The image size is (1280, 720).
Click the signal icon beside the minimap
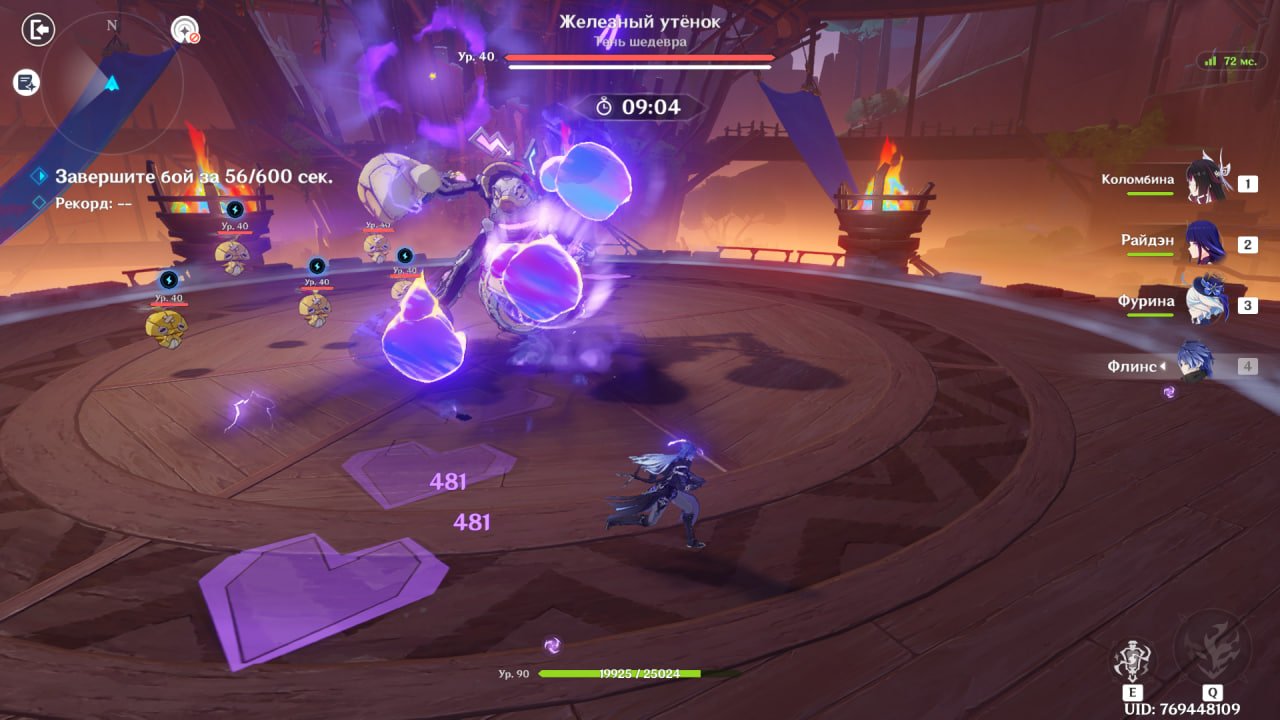pyautogui.click(x=185, y=31)
